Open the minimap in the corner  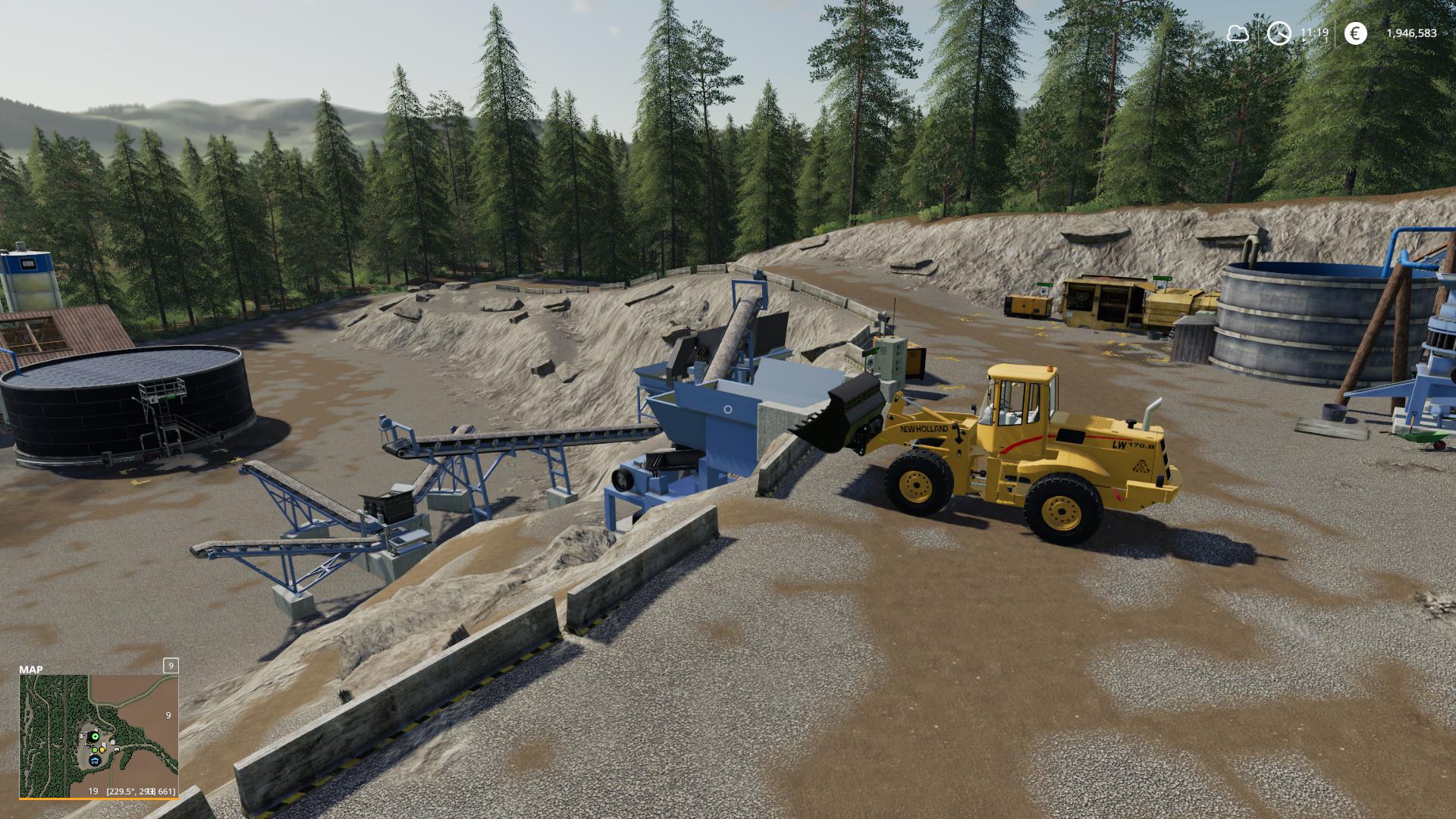[x=99, y=734]
